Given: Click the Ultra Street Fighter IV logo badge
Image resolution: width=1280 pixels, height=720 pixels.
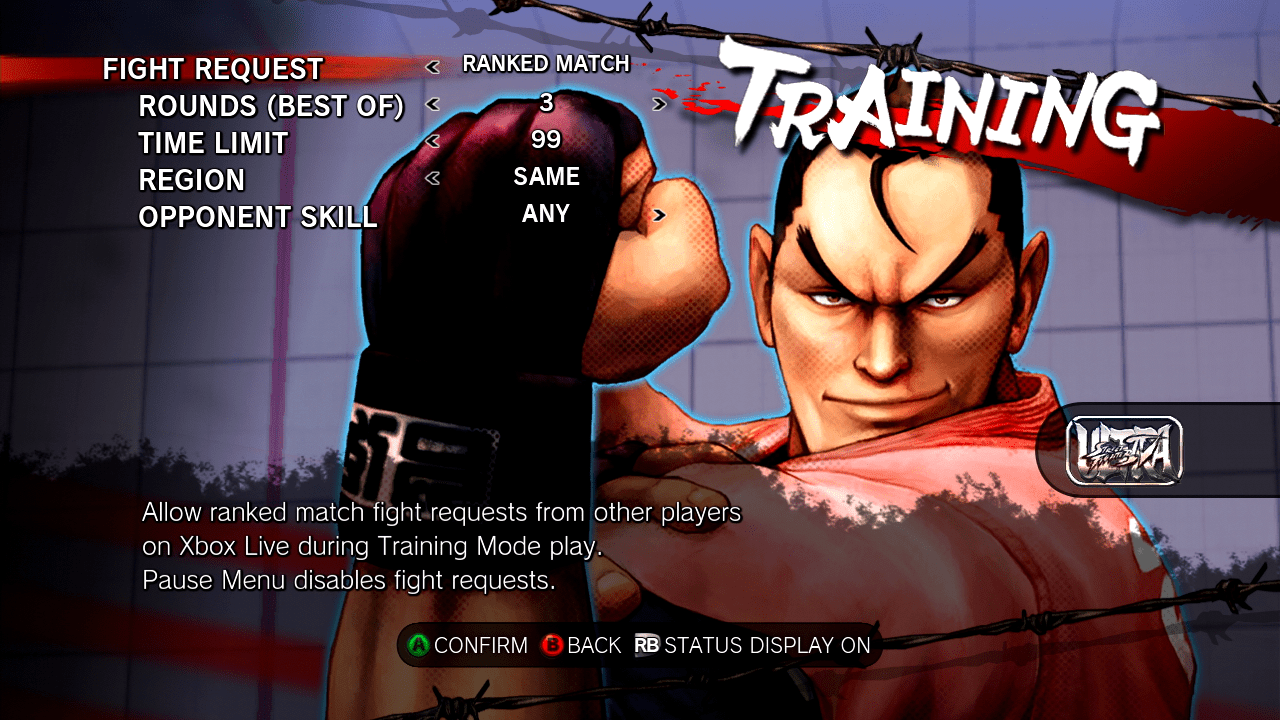Looking at the screenshot, I should 1125,451.
